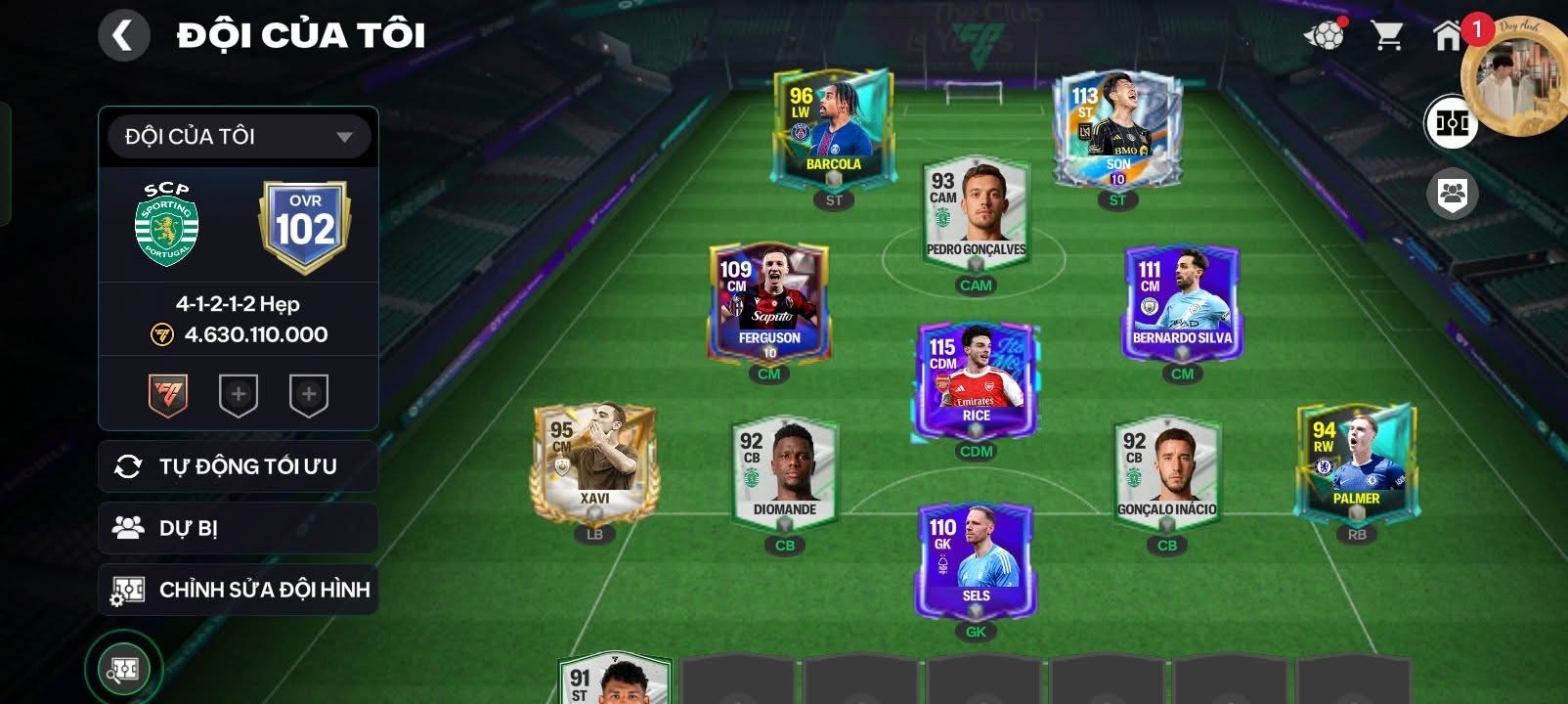Pick the Bernardo Silva CM card

(x=1182, y=303)
